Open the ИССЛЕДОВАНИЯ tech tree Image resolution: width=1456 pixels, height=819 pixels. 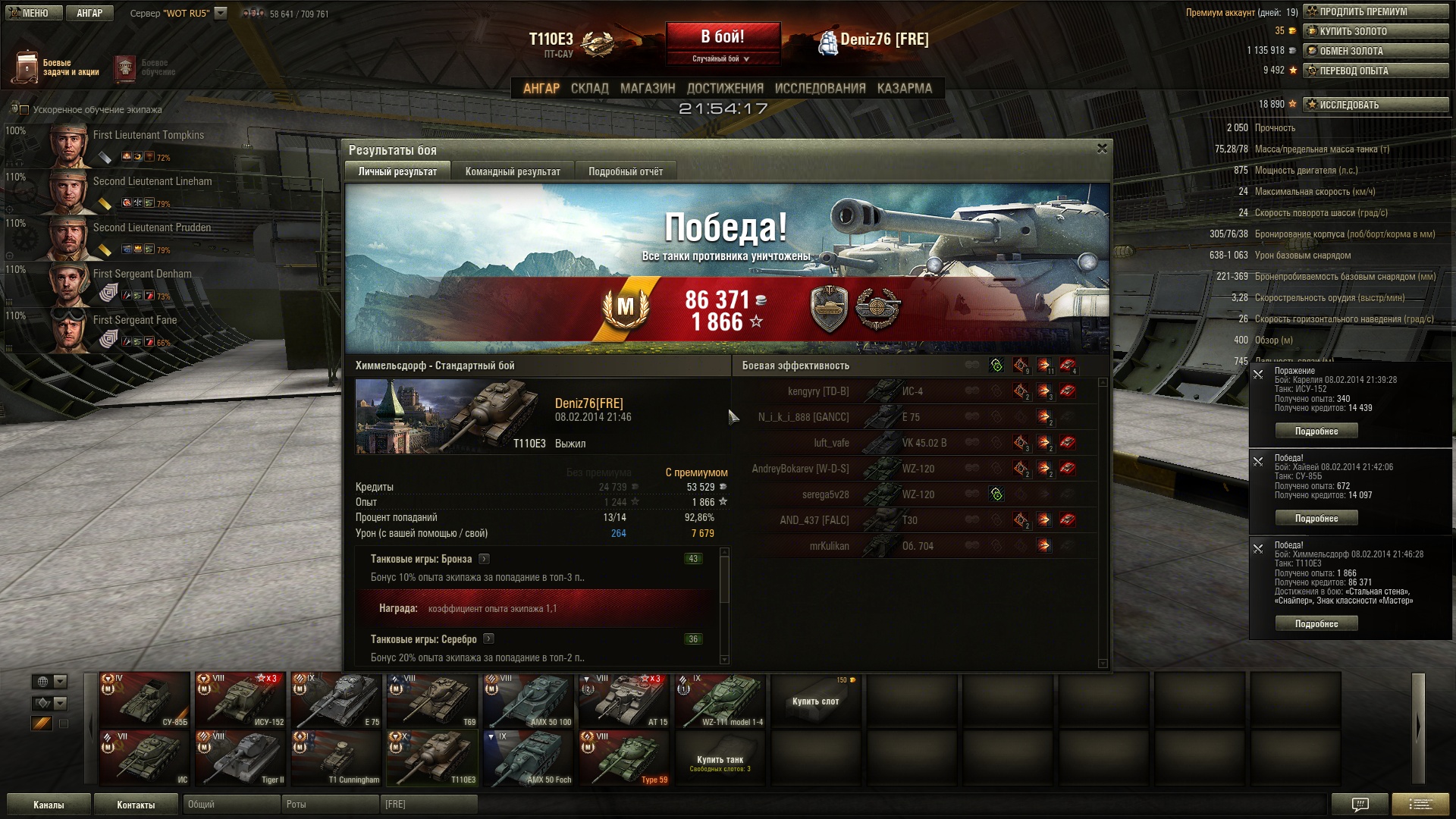tap(820, 88)
